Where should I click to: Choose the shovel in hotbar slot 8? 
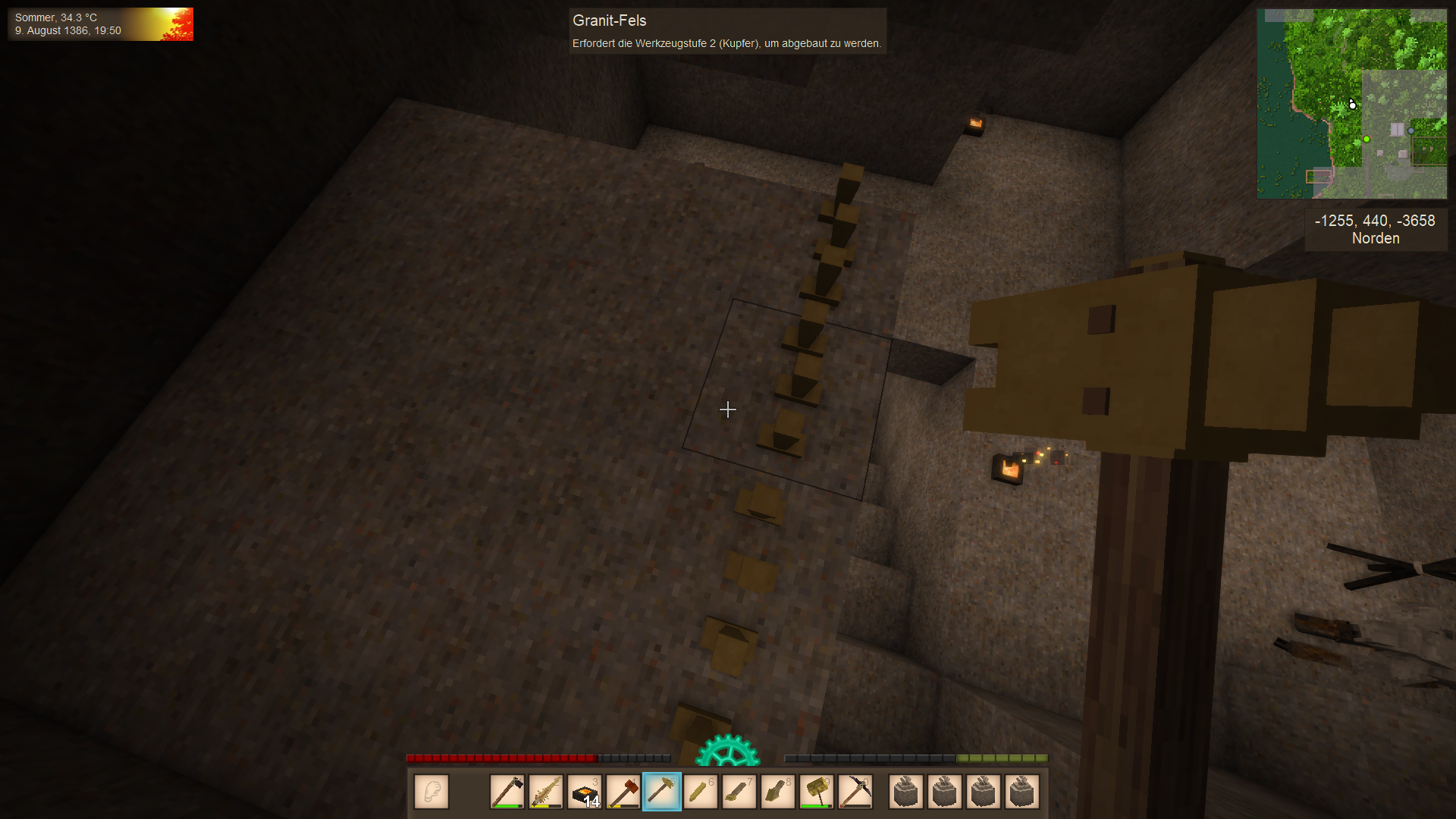point(778,792)
